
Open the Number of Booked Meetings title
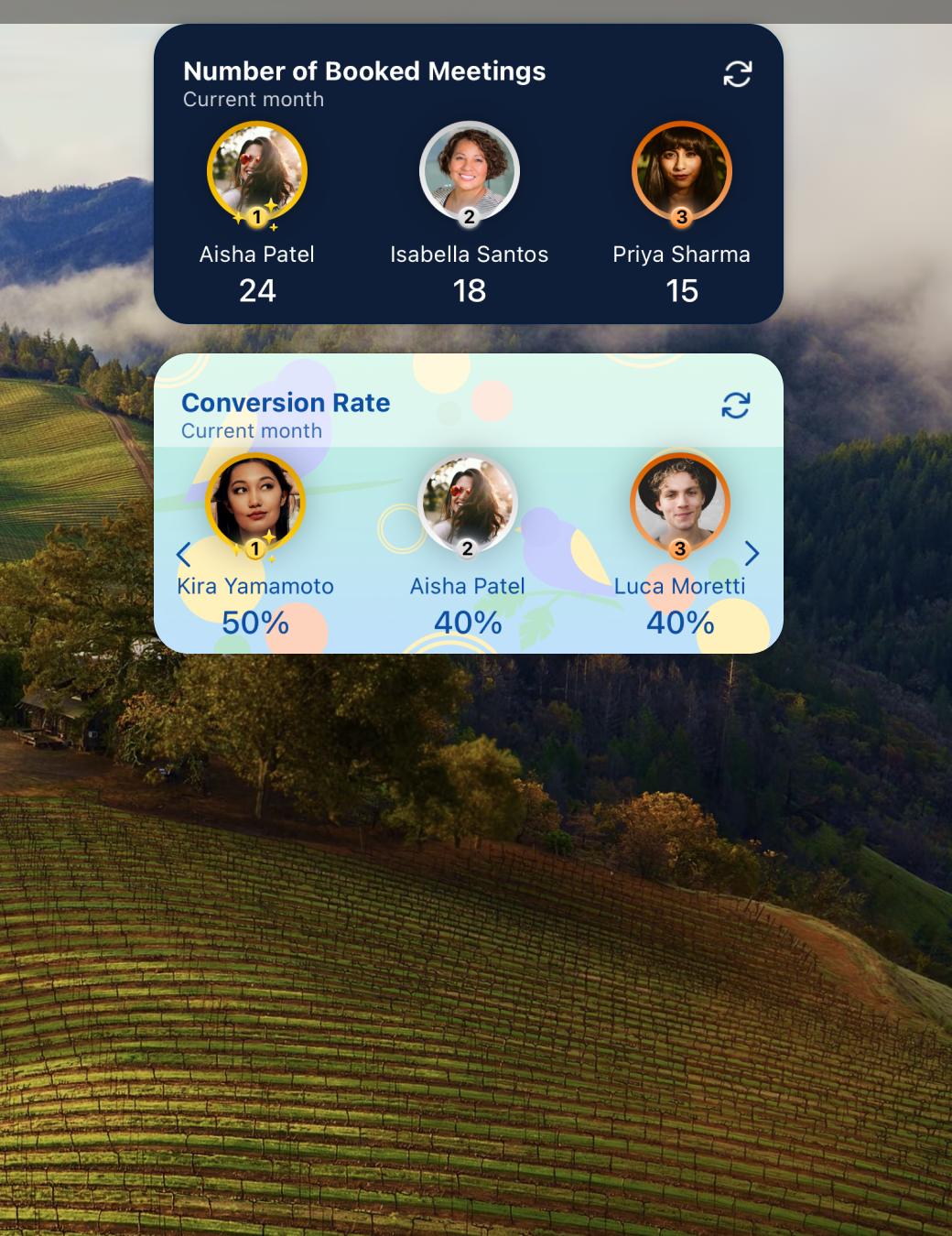pos(364,71)
